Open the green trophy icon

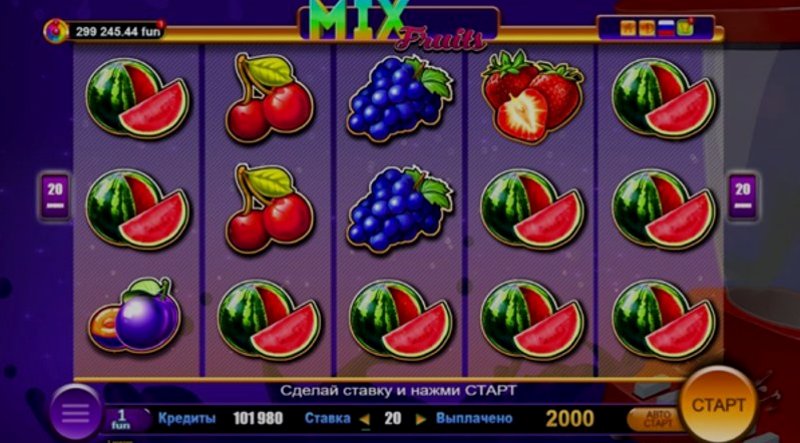(x=685, y=27)
